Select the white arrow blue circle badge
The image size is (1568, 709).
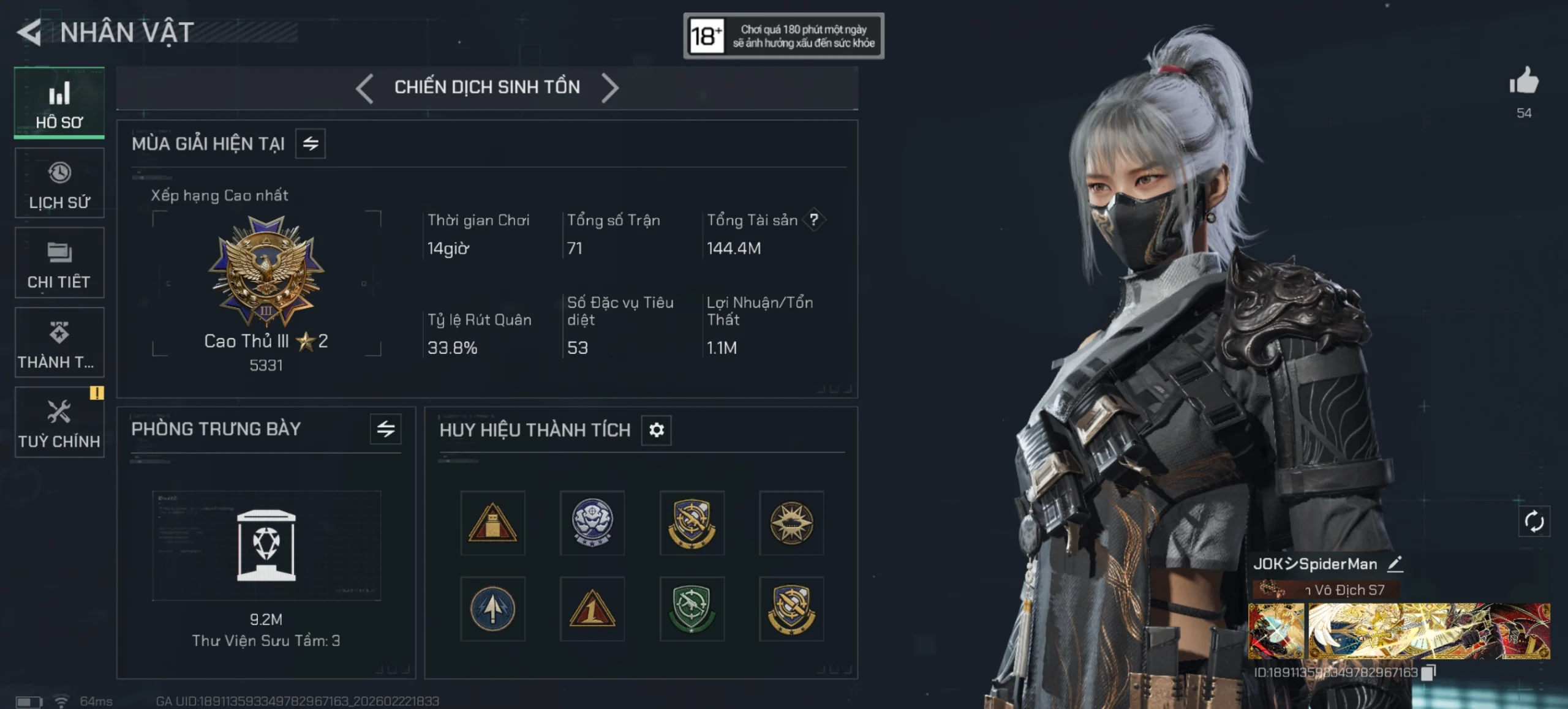tap(492, 609)
